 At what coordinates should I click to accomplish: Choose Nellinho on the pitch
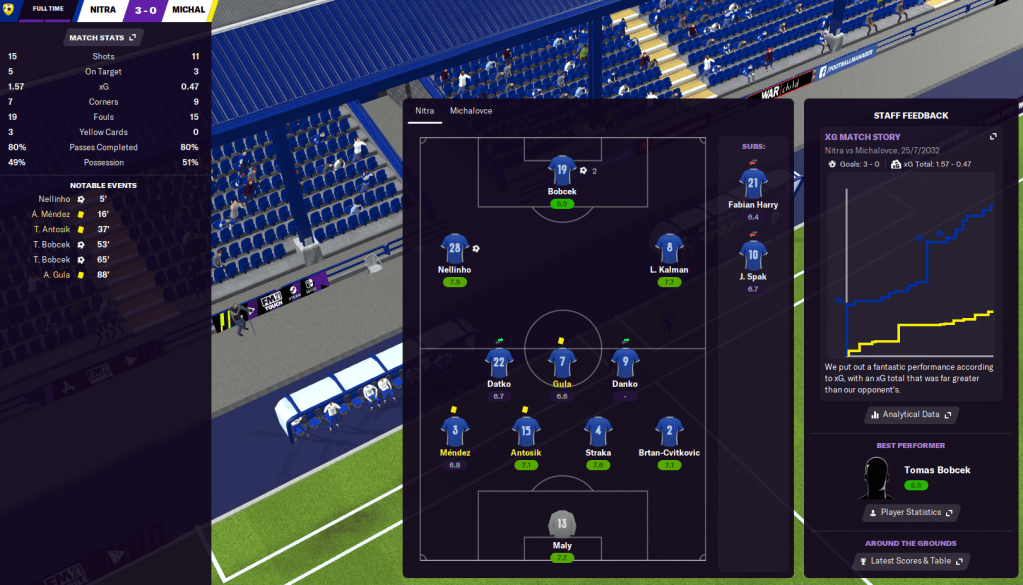(453, 249)
